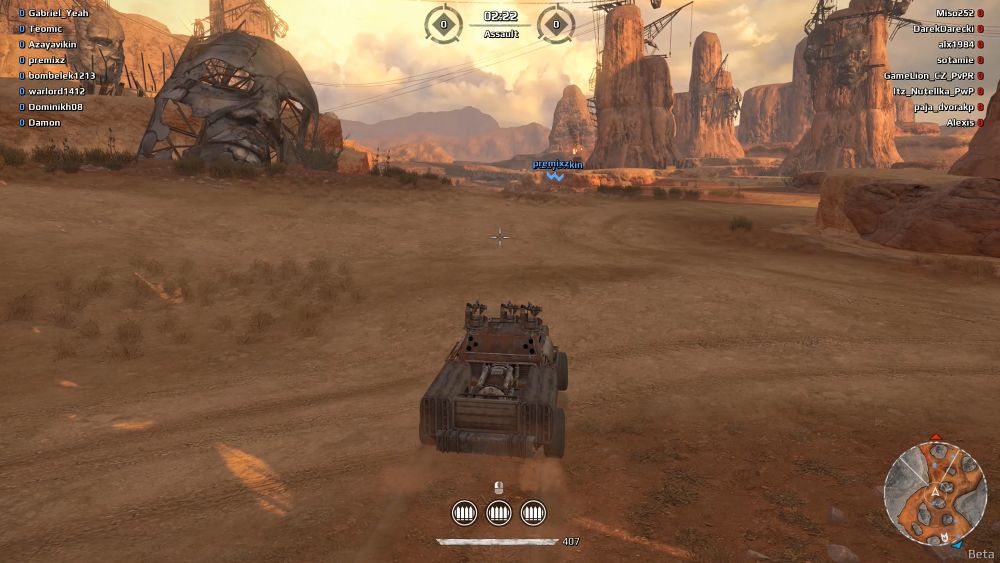The height and width of the screenshot is (563, 1000).
Task: Click premixz in the team roster
Action: [47, 60]
